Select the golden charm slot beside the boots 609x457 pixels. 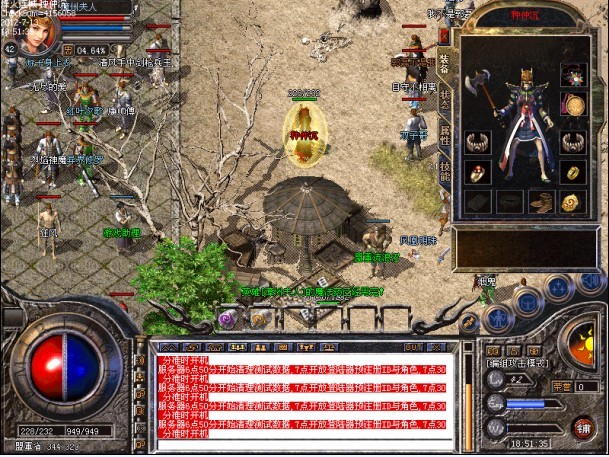(x=573, y=203)
